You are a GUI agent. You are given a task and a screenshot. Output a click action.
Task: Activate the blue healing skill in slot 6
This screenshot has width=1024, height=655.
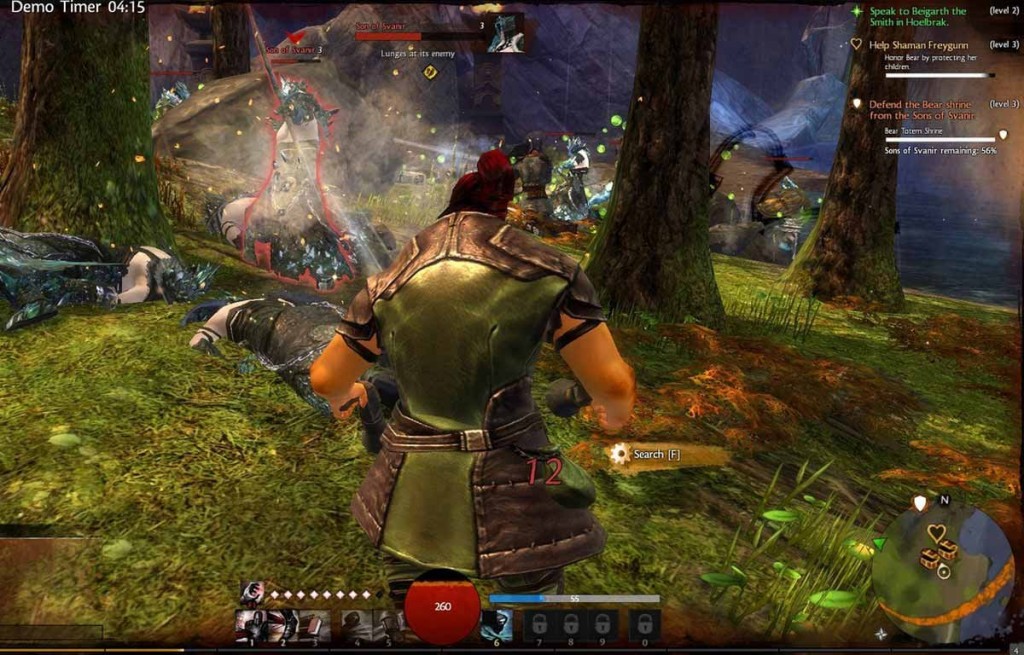click(x=497, y=625)
